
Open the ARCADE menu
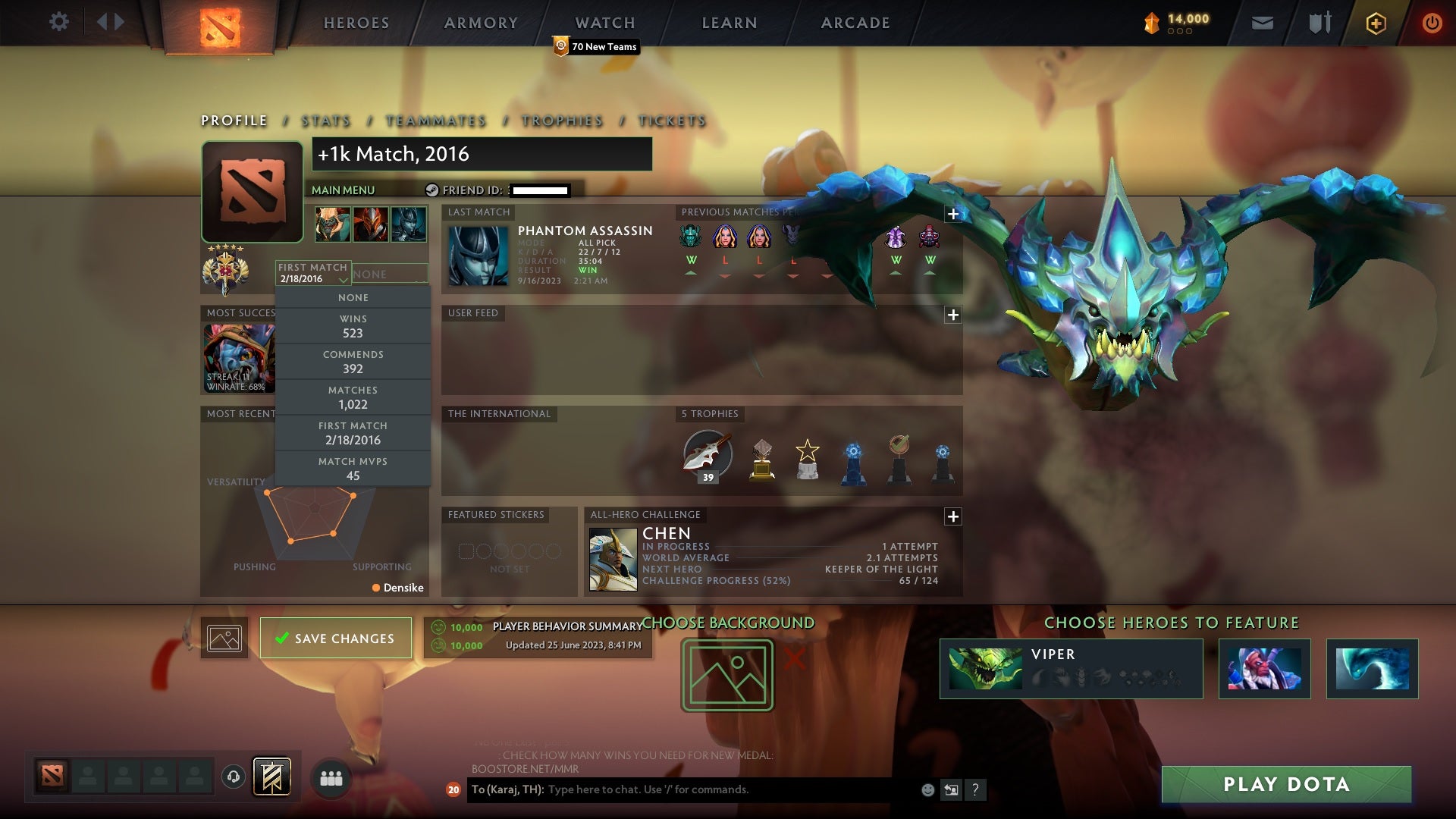pyautogui.click(x=855, y=22)
